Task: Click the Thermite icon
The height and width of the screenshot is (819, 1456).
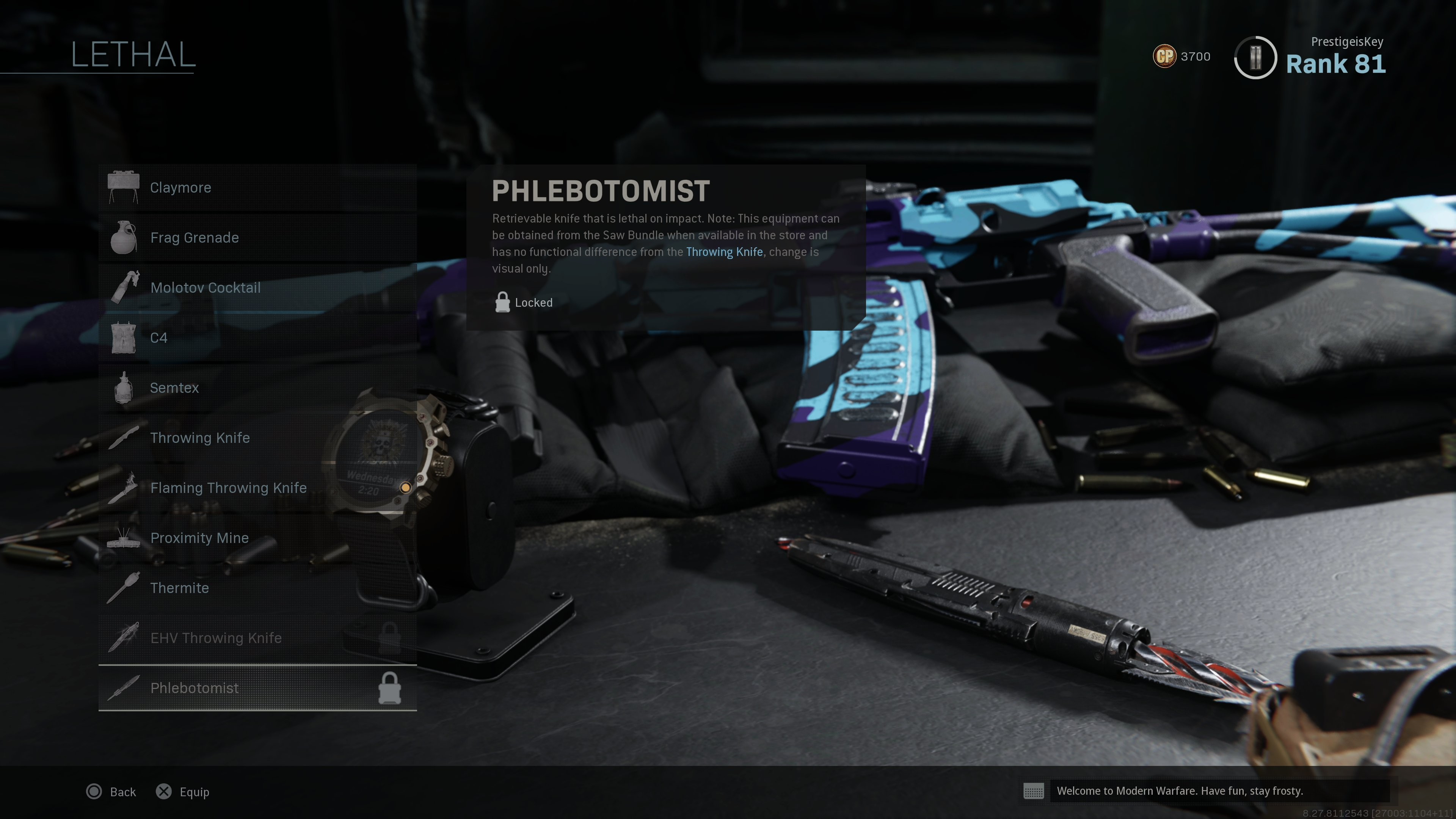Action: tap(124, 588)
